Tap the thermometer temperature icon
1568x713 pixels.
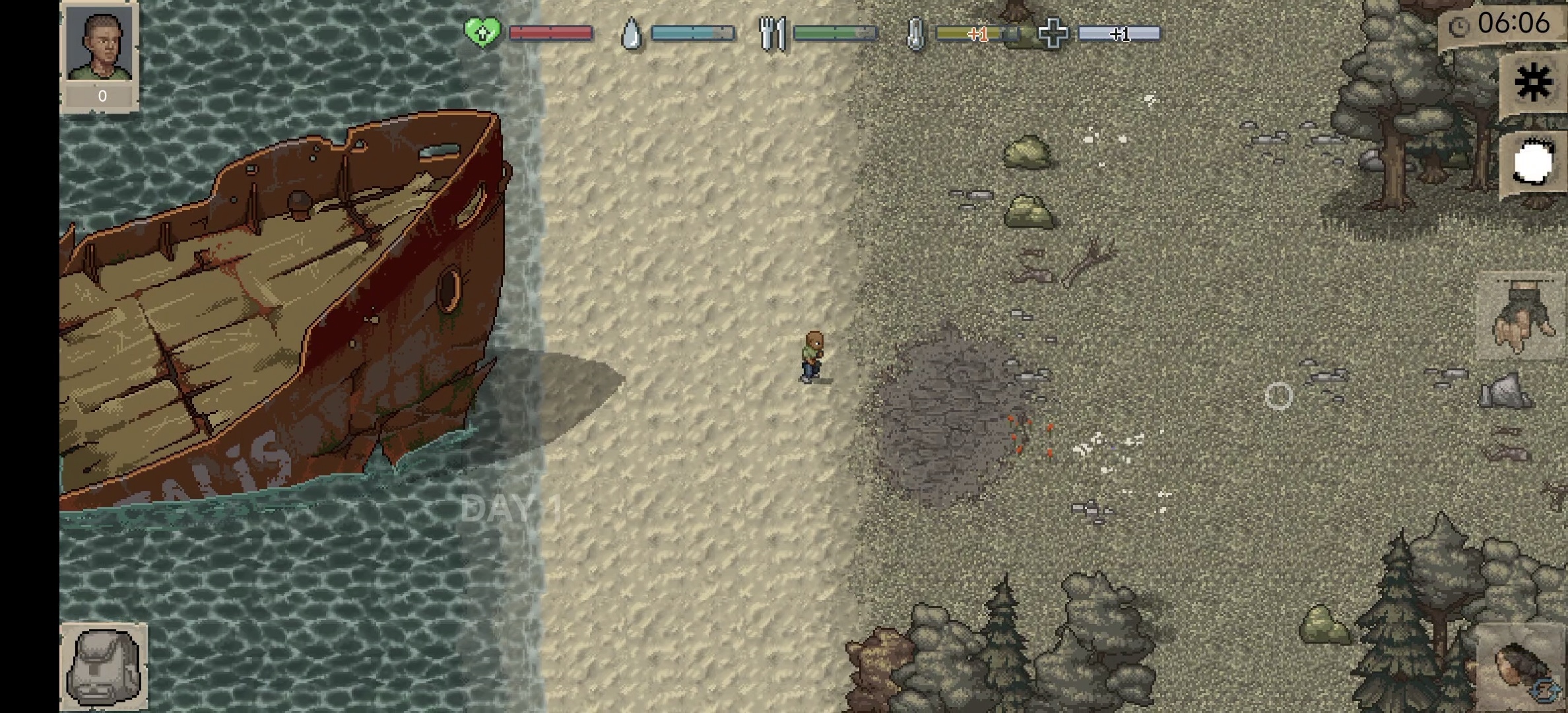(915, 33)
